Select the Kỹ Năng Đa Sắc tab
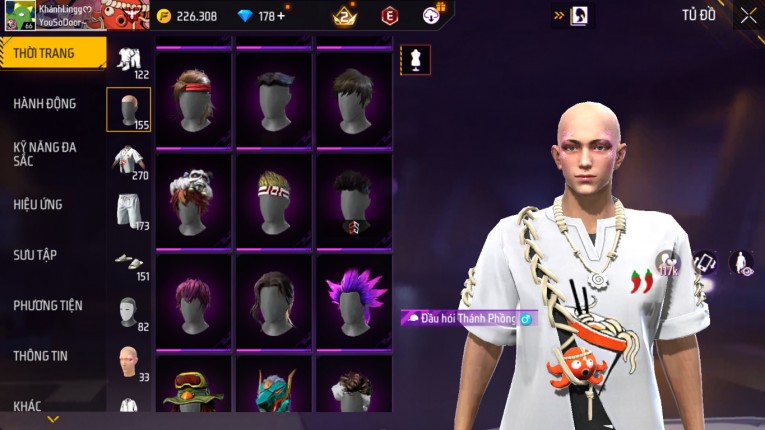765x430 pixels. 45,153
